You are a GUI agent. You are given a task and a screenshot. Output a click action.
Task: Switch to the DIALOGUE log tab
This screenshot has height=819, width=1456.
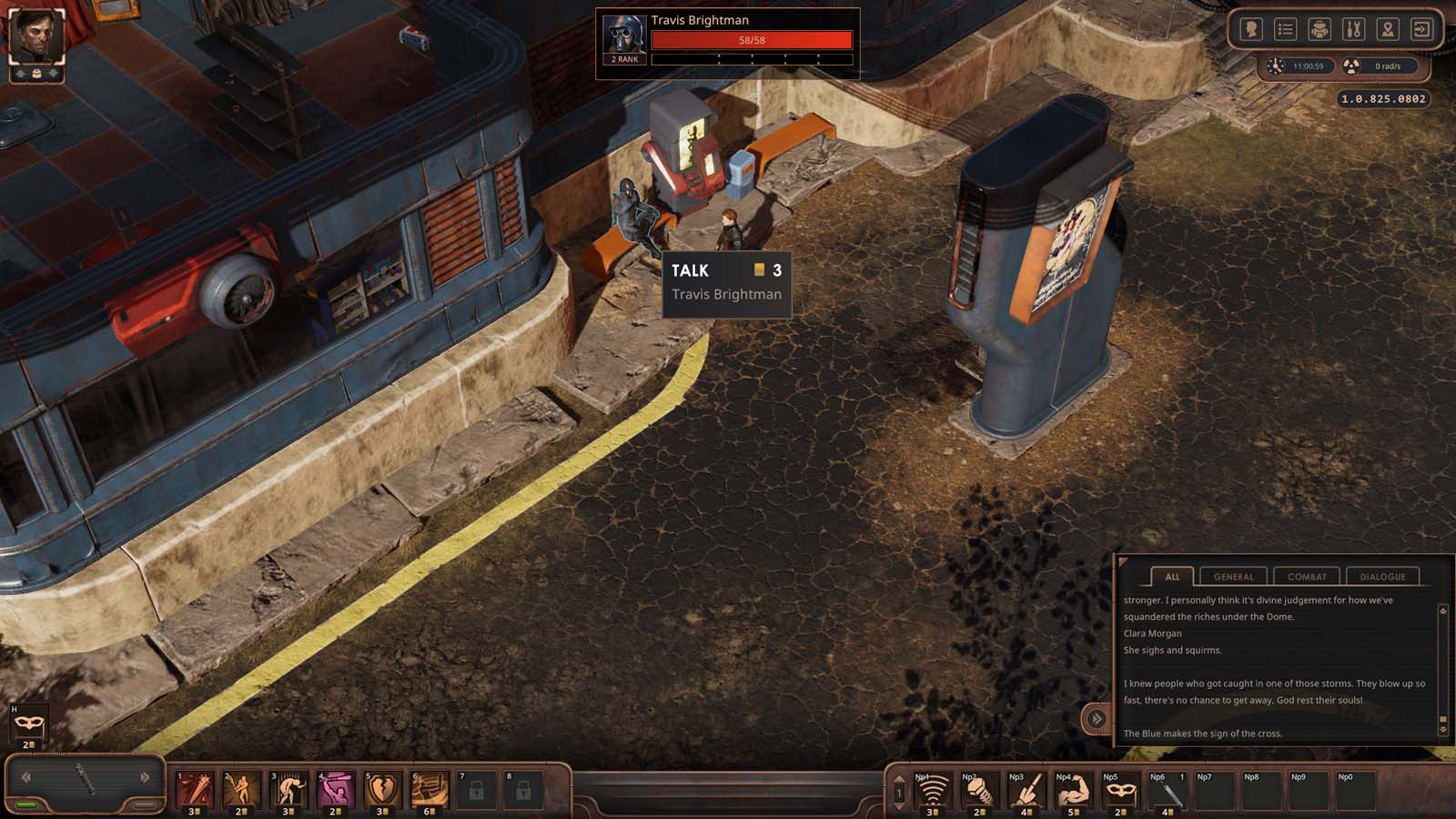click(x=1383, y=576)
